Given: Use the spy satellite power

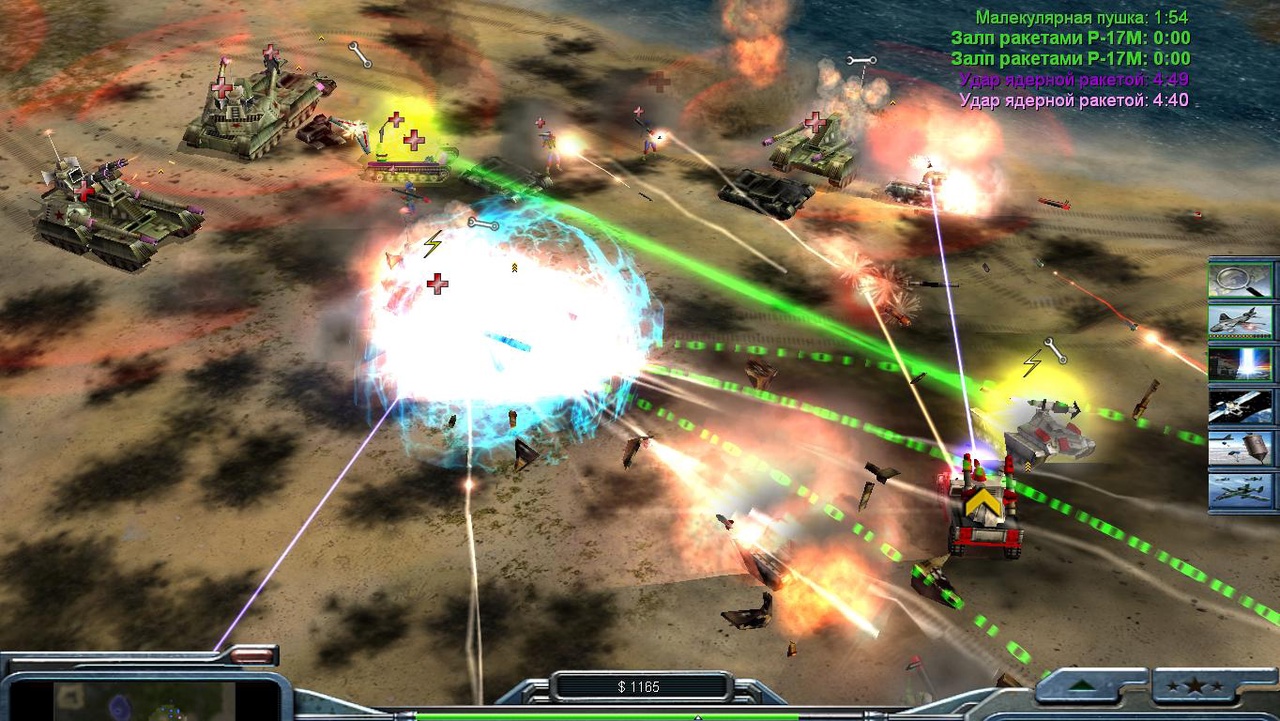Looking at the screenshot, I should 1240,406.
